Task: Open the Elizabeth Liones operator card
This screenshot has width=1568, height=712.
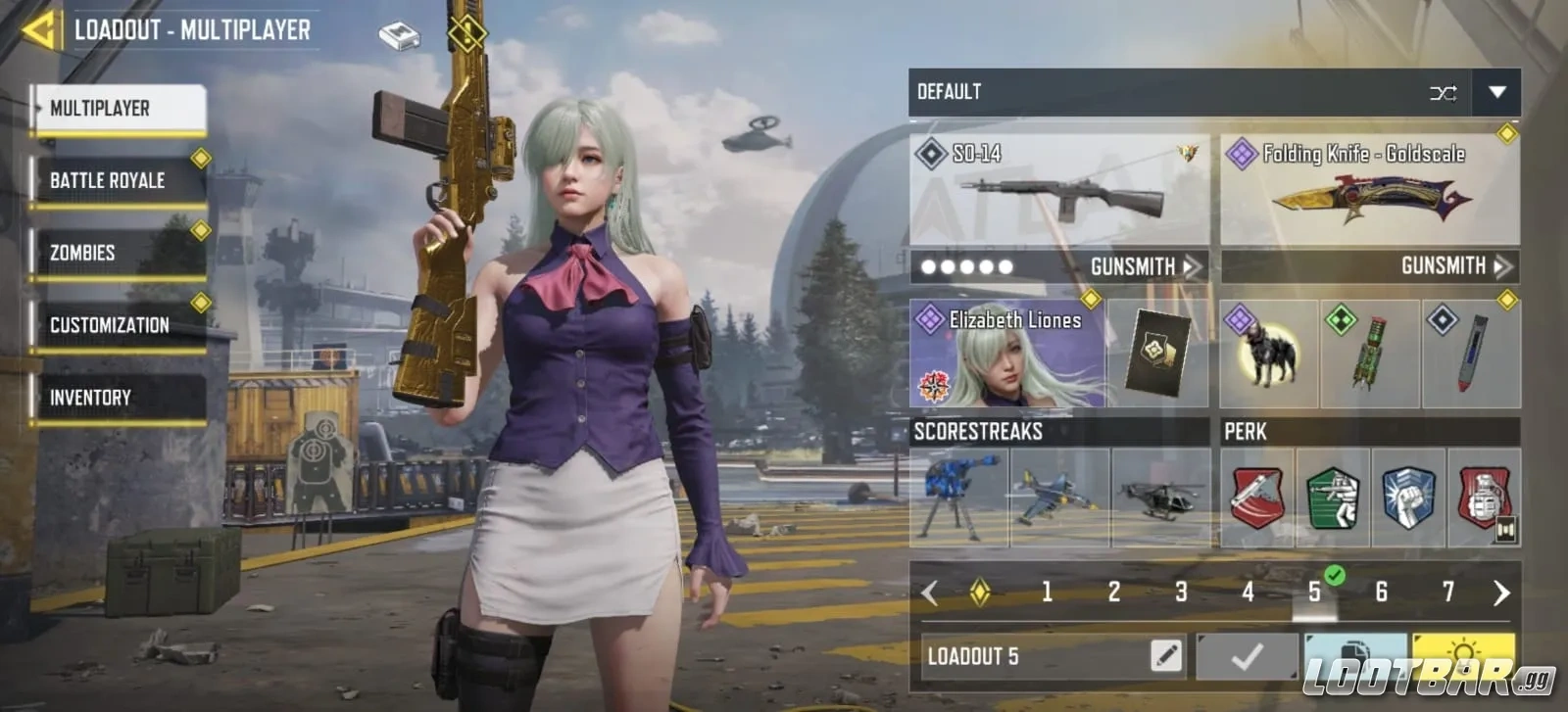Action: coord(1011,354)
